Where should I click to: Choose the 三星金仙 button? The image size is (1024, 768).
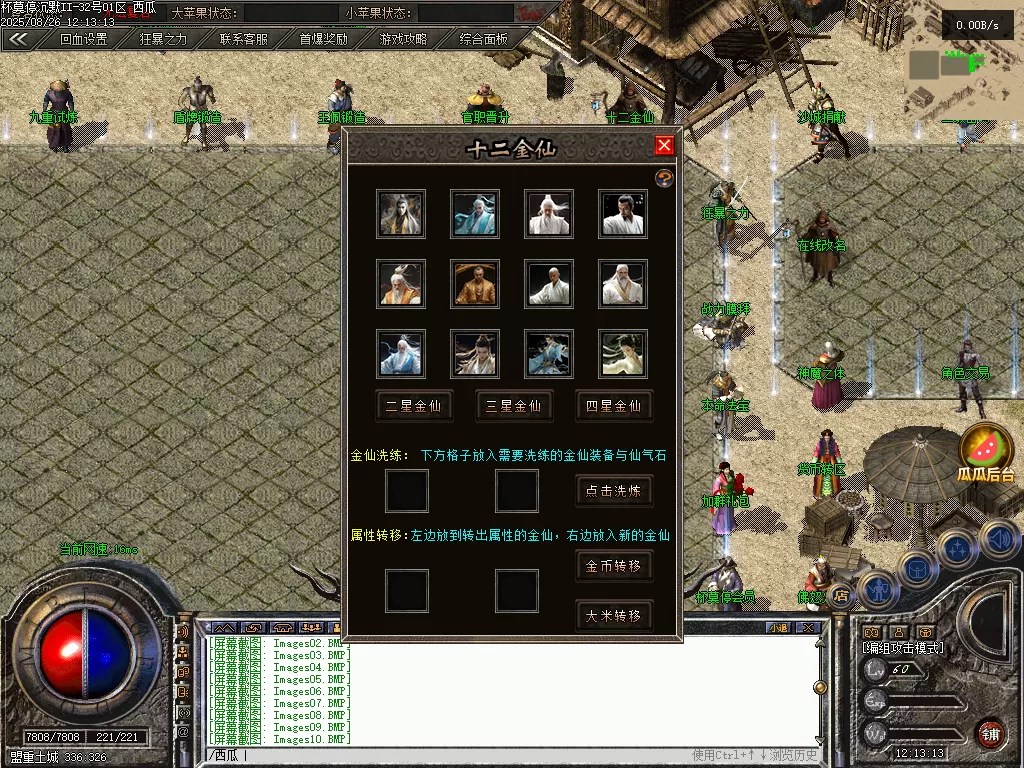(514, 406)
